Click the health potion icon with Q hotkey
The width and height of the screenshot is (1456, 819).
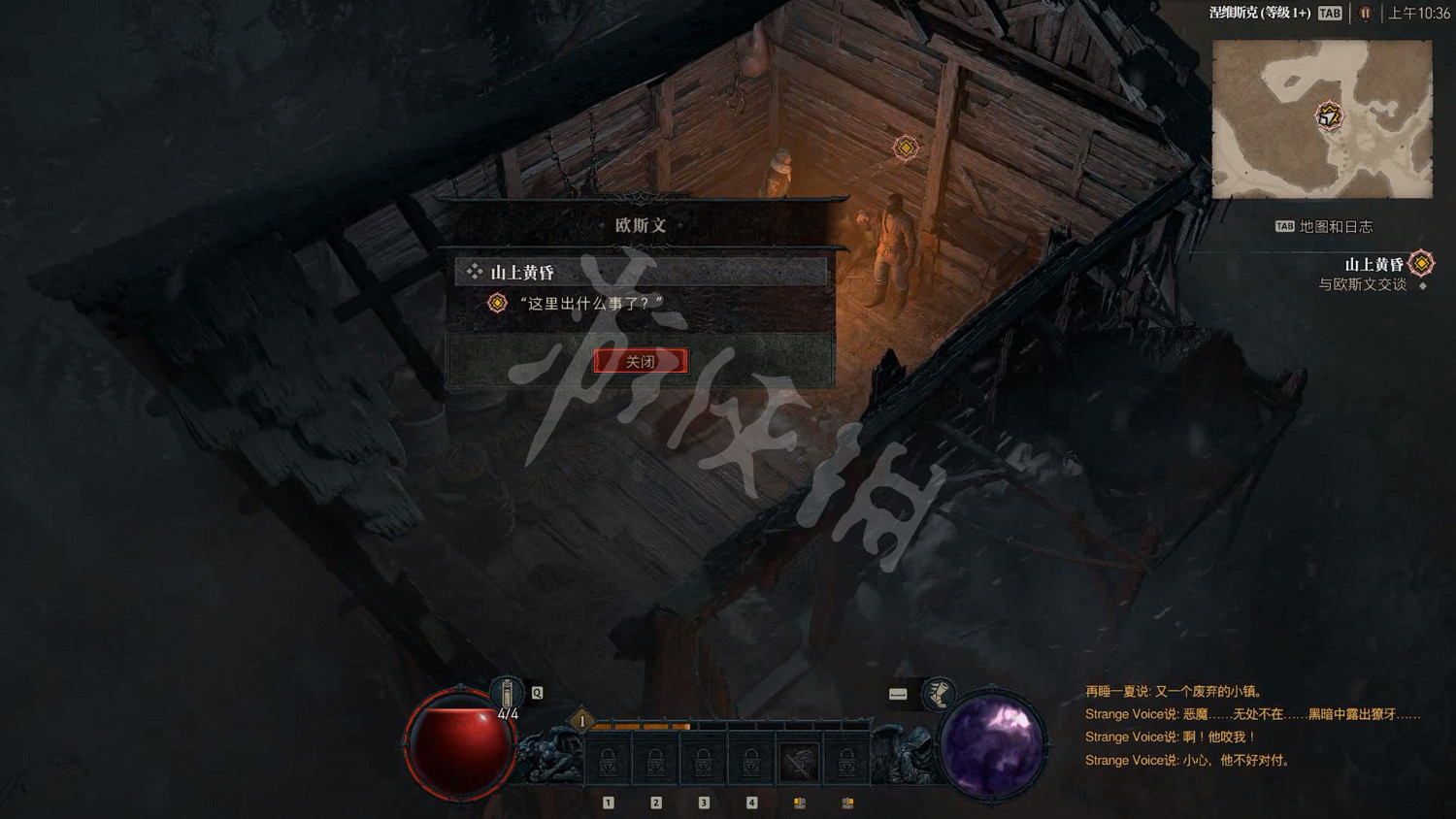click(x=509, y=693)
